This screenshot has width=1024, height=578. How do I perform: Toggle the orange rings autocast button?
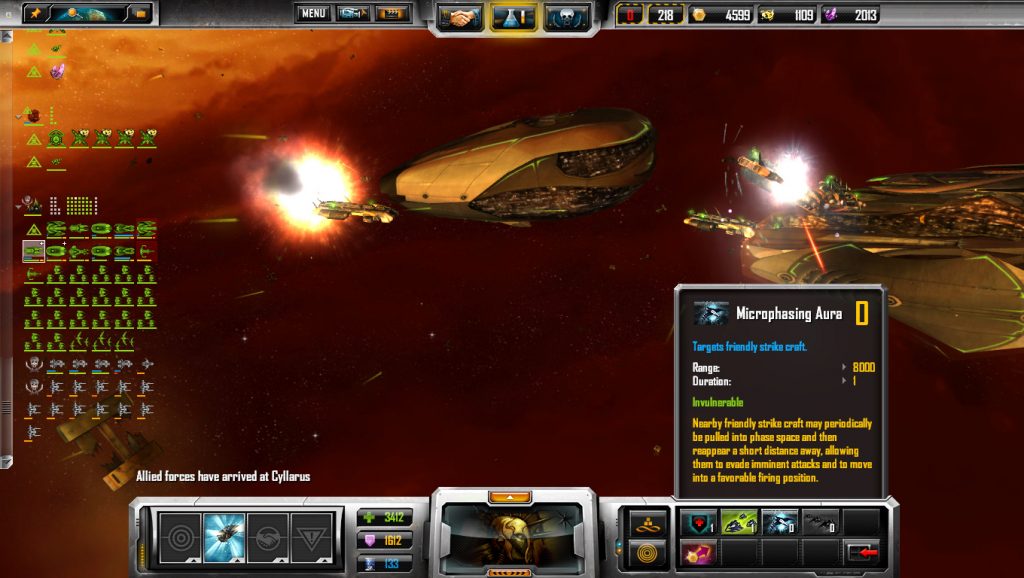coord(646,551)
